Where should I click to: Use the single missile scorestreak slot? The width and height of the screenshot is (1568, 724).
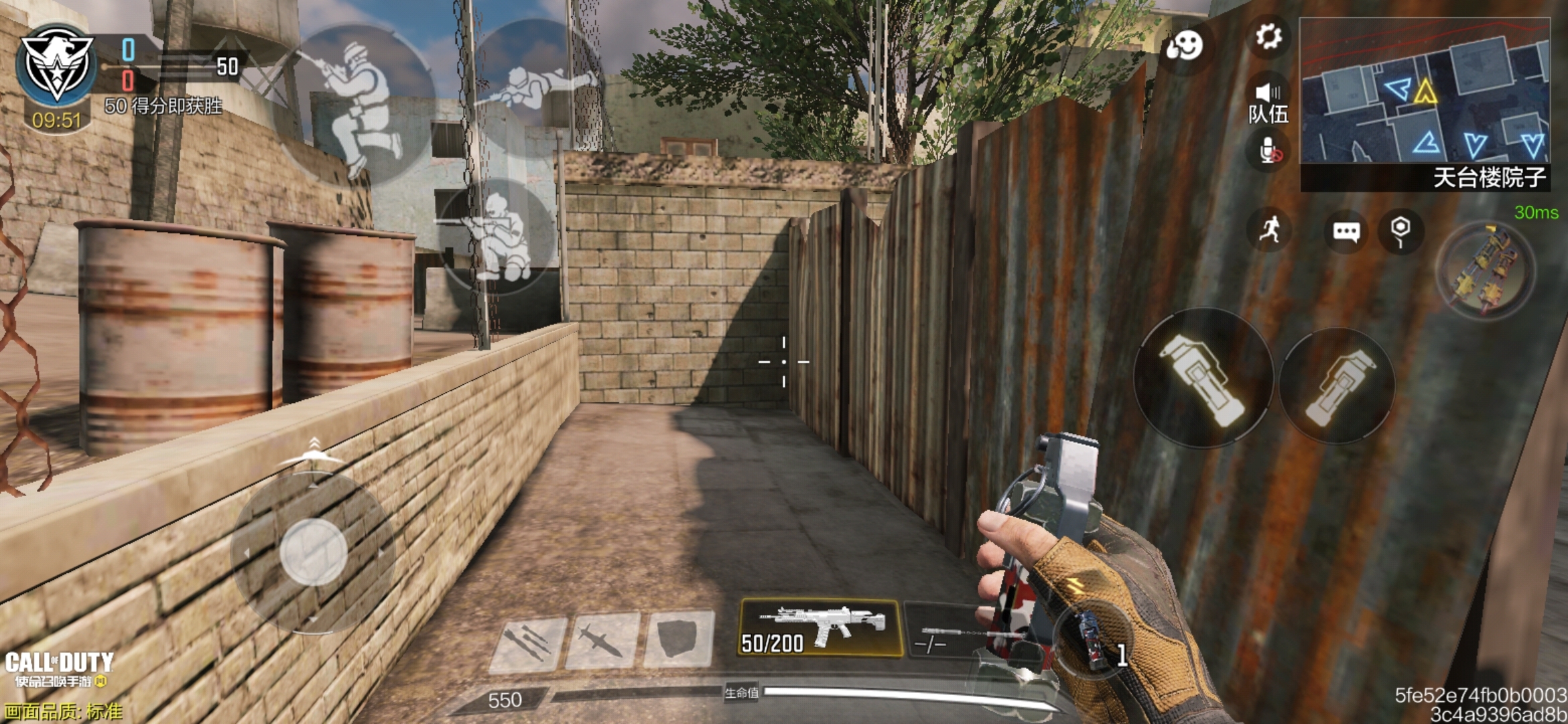[x=602, y=641]
